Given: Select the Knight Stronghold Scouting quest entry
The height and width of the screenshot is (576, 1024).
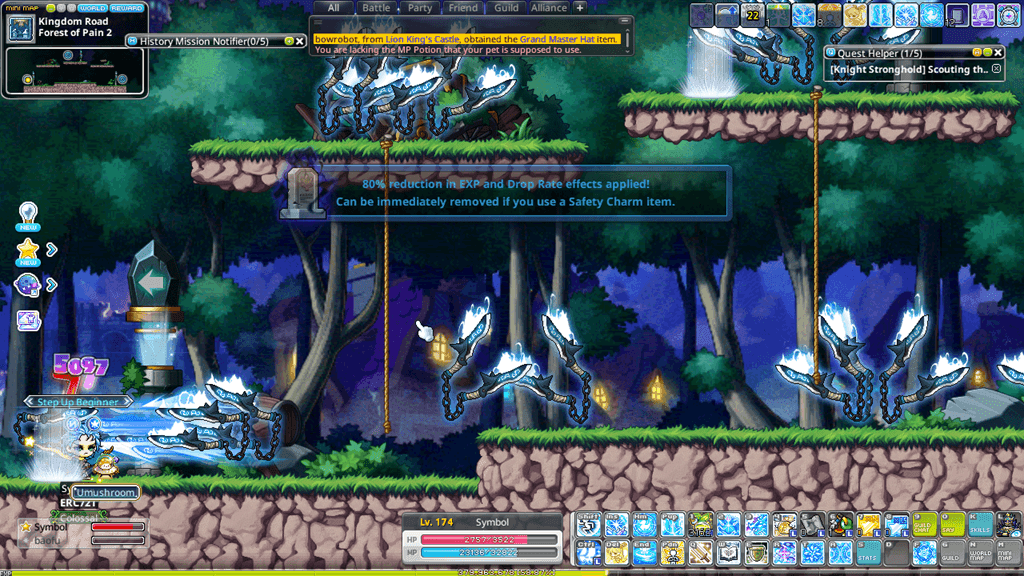Looking at the screenshot, I should pyautogui.click(x=908, y=70).
